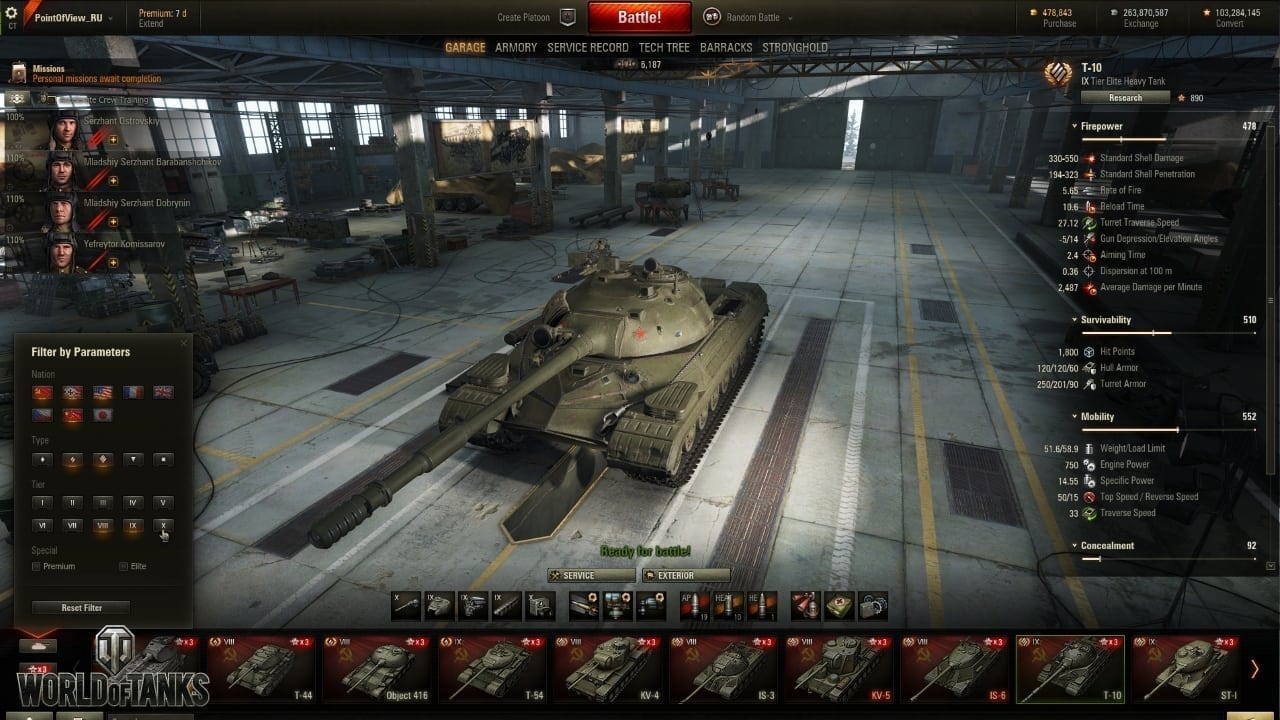1280x720 pixels.
Task: Pick the Object 416 in the carousel
Action: (376, 668)
